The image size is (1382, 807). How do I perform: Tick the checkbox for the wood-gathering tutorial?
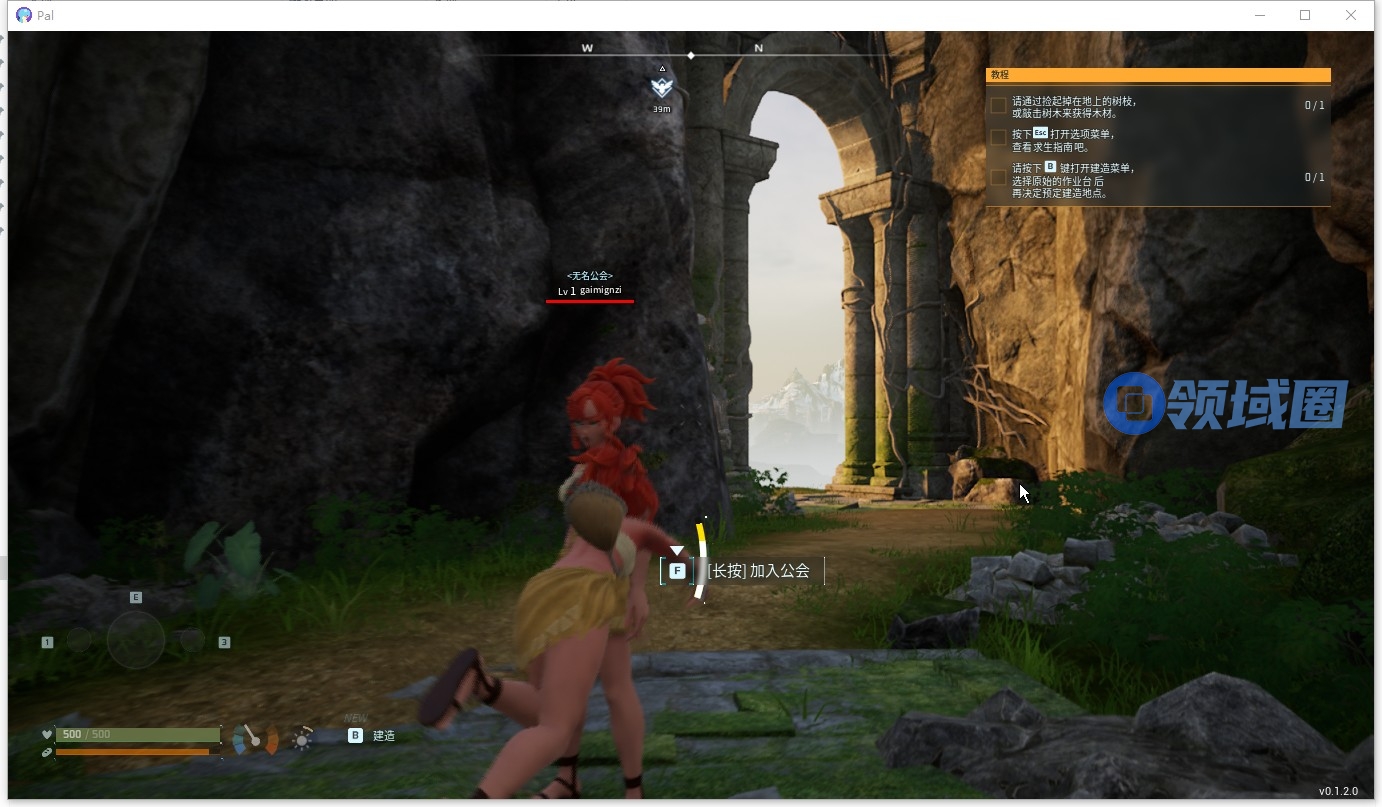998,106
